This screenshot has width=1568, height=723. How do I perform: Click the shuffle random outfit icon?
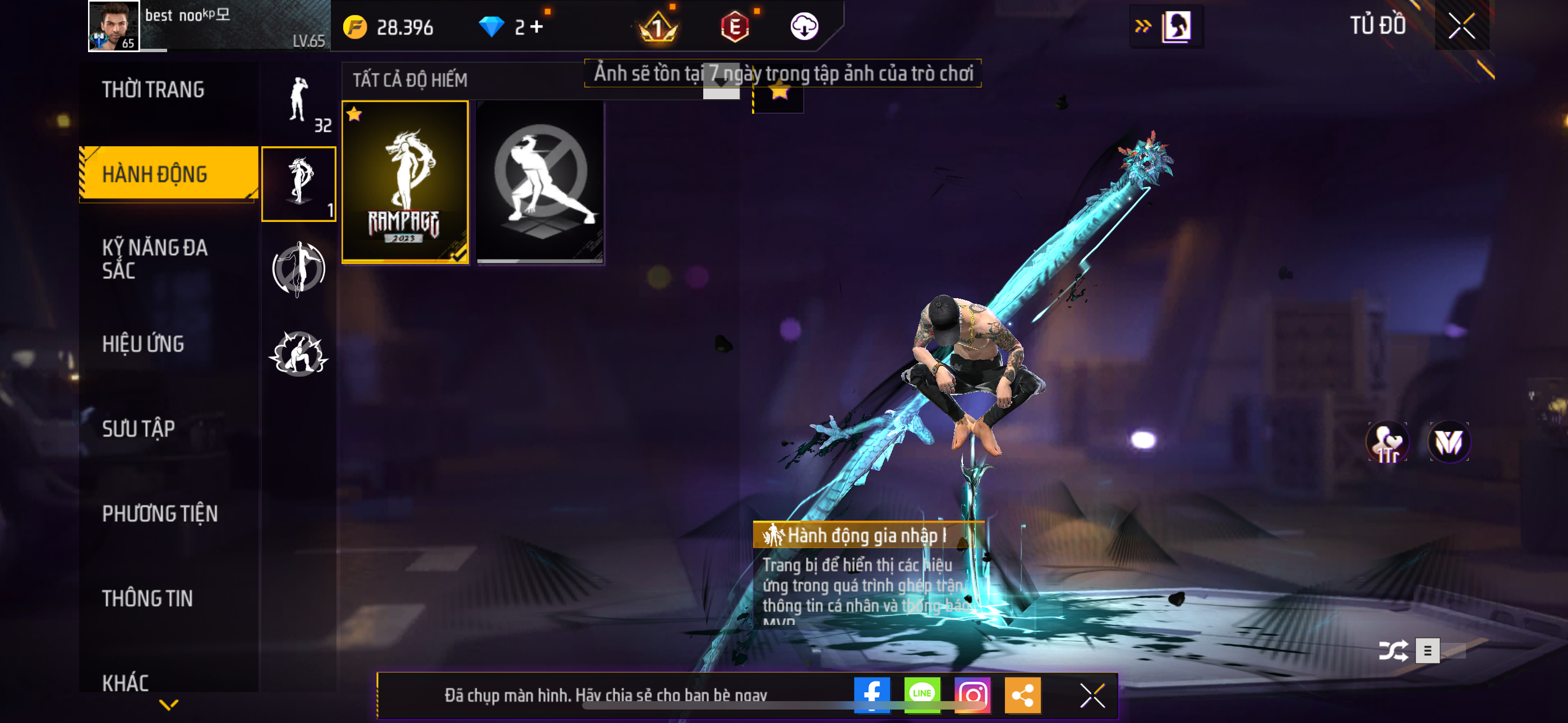click(x=1392, y=651)
